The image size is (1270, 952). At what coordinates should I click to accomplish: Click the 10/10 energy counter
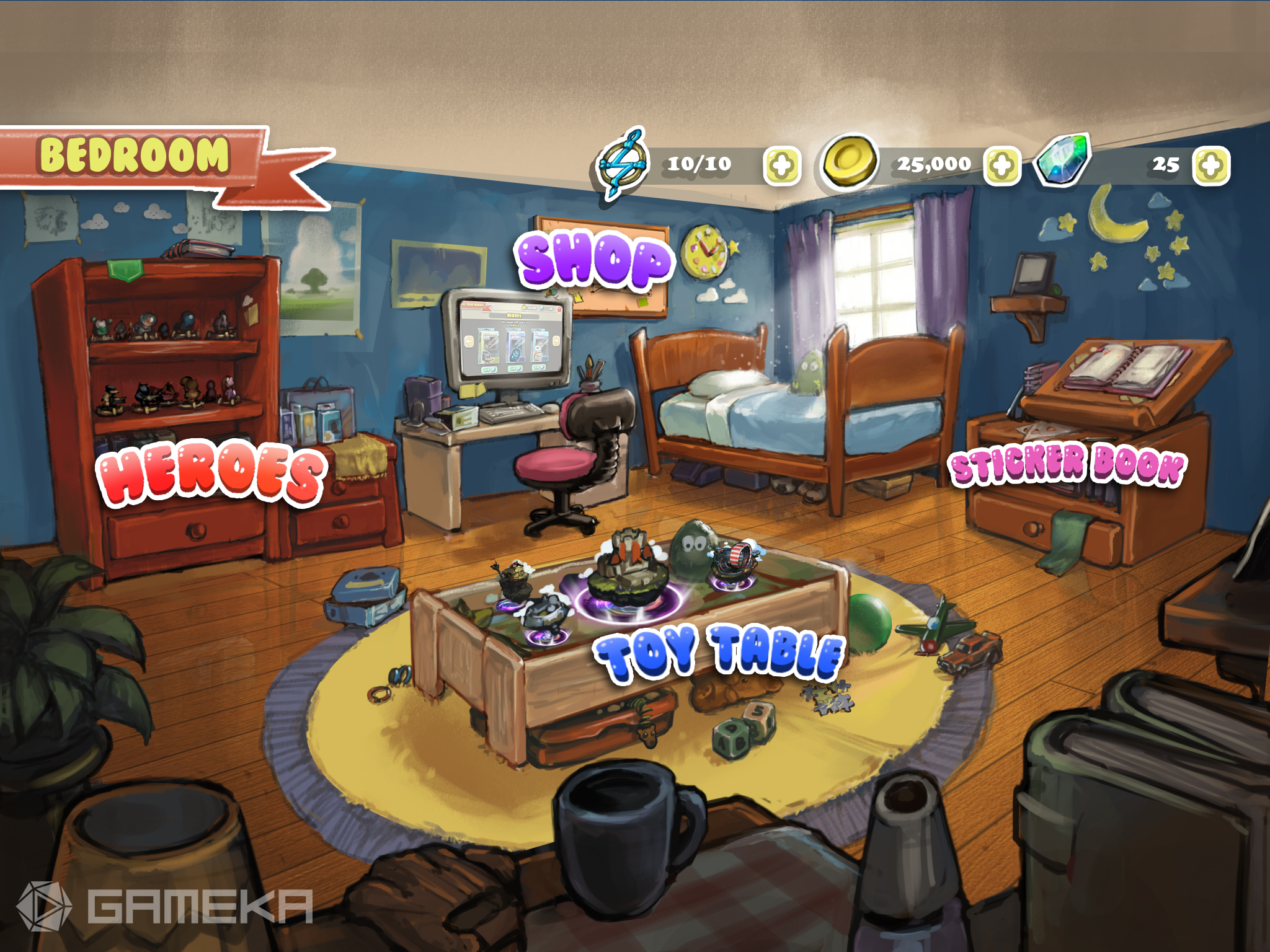[698, 162]
